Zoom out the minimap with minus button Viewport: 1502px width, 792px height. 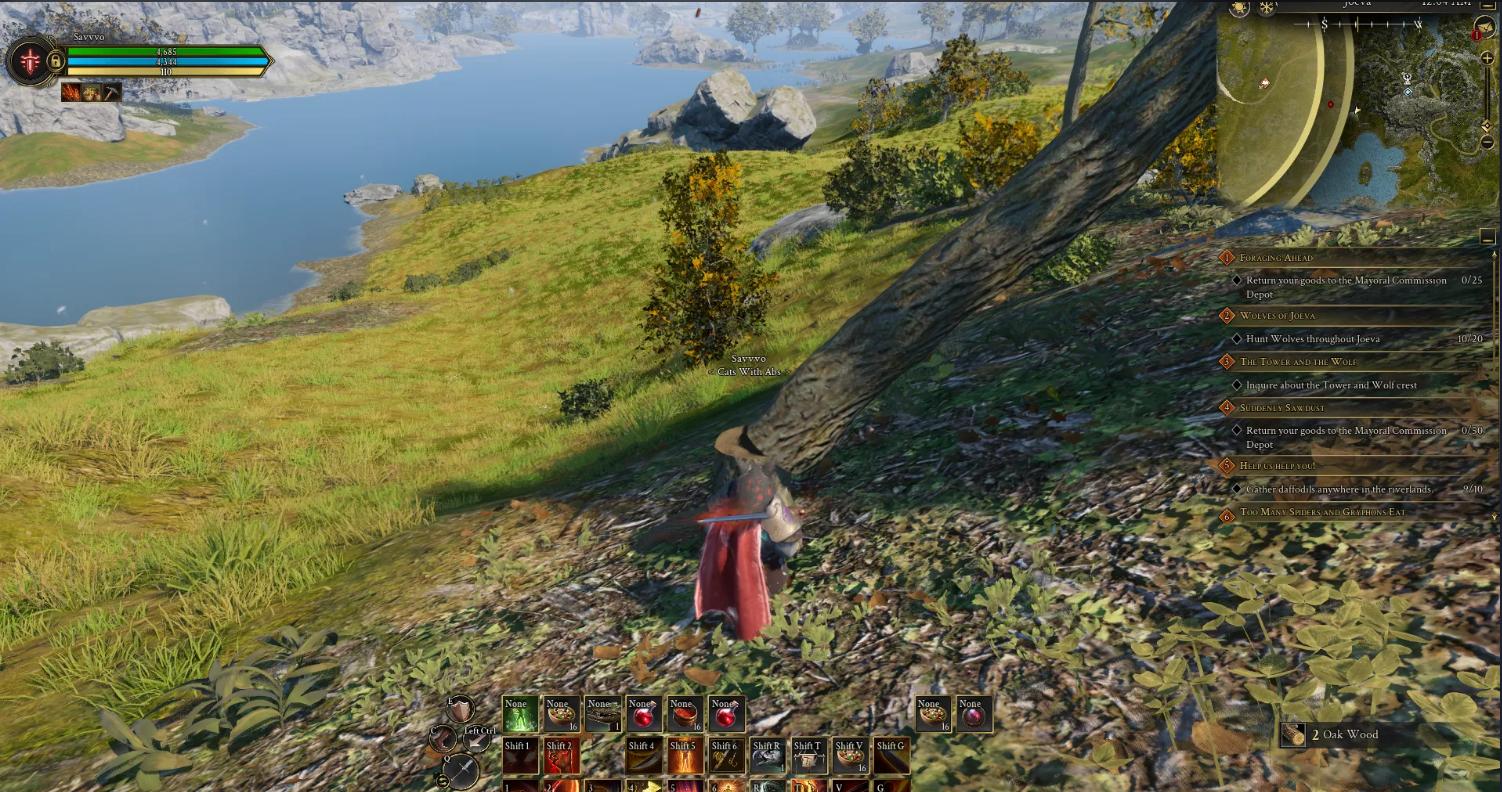click(x=1488, y=143)
